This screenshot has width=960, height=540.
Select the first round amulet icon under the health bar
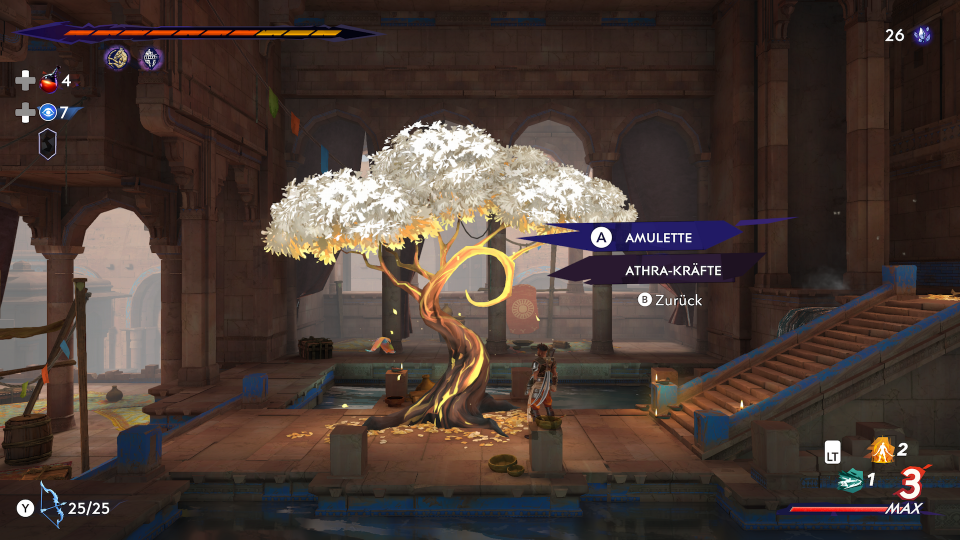[x=117, y=58]
